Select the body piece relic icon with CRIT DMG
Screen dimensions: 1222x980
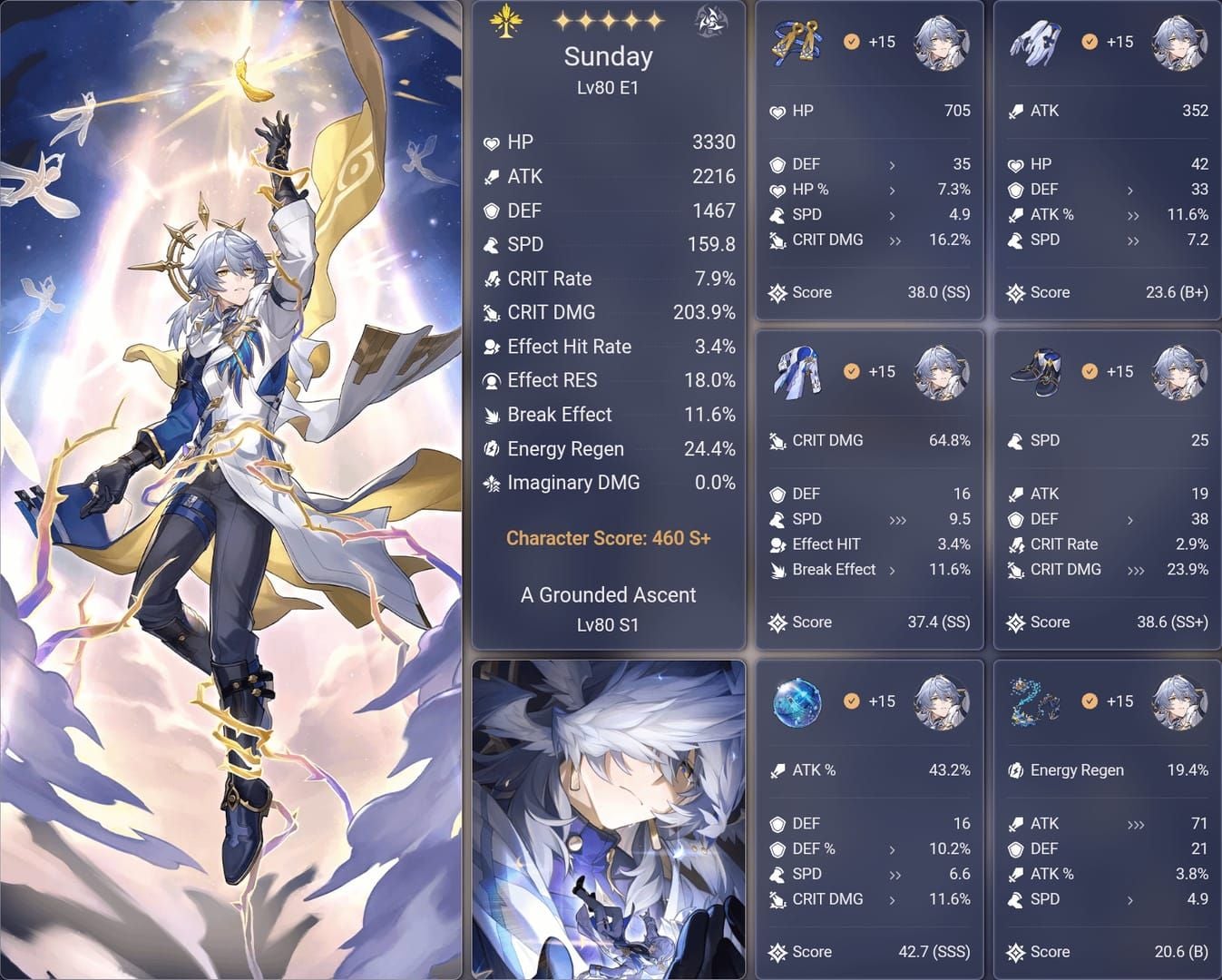click(x=797, y=371)
